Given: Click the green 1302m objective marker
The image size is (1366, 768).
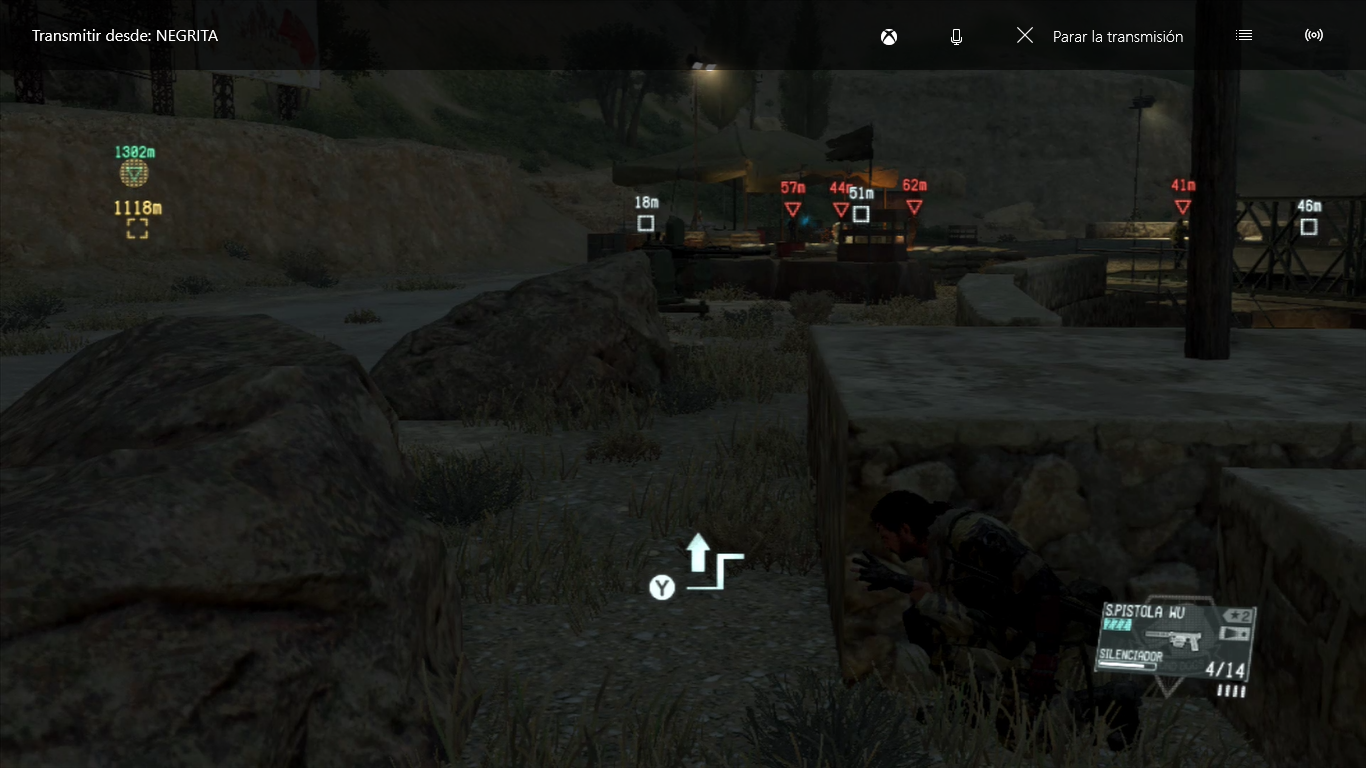Looking at the screenshot, I should [x=134, y=173].
